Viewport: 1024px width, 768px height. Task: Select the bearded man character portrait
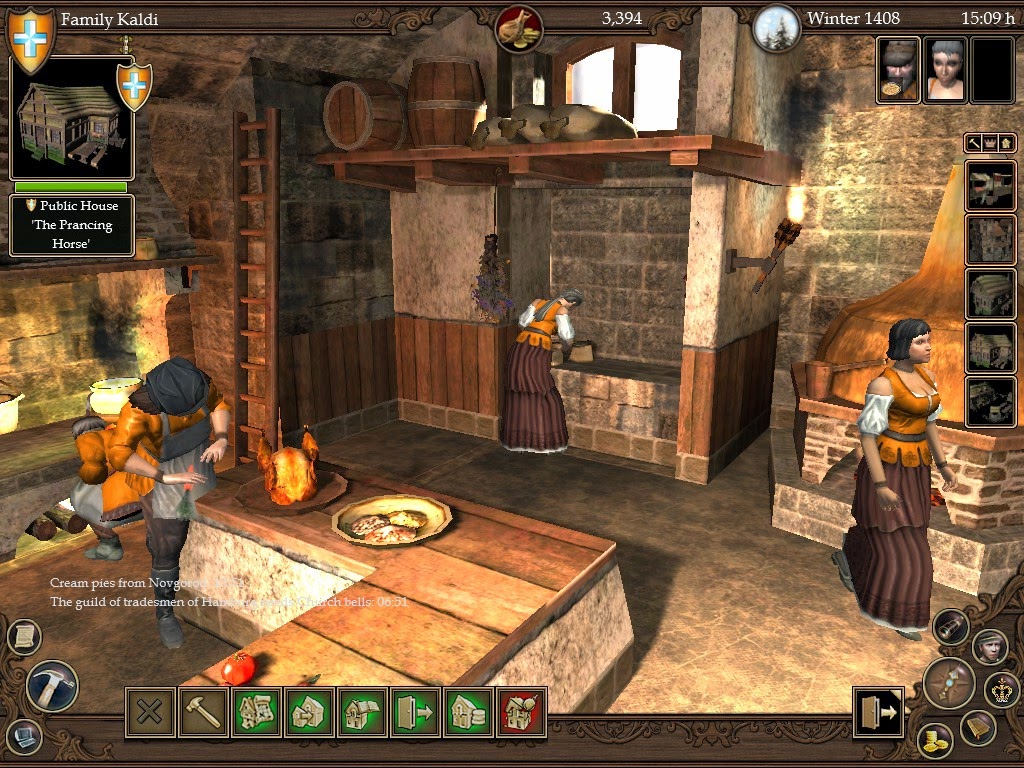click(x=897, y=70)
